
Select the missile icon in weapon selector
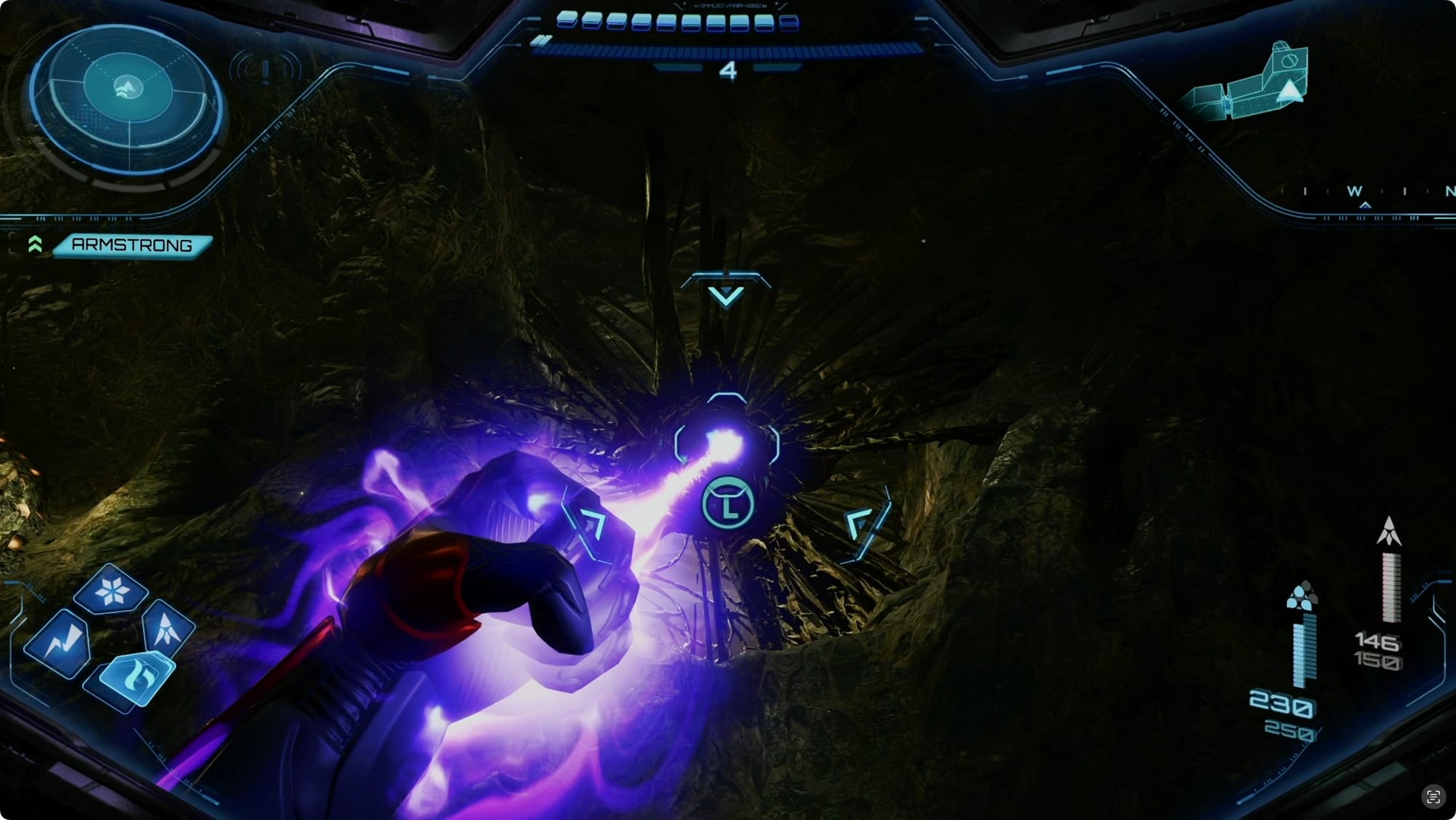tap(168, 627)
